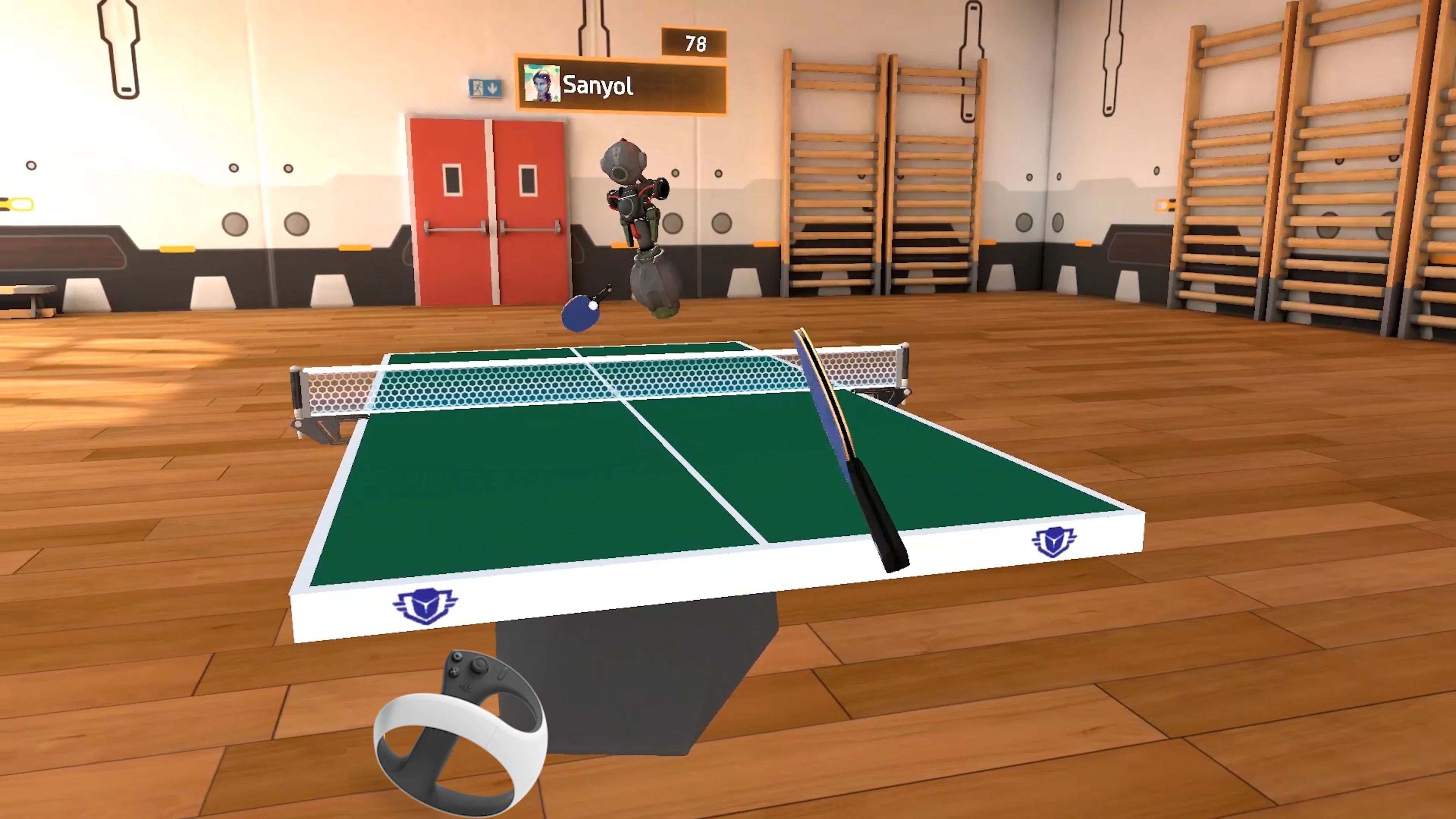Click the ping pong ball in flight
The height and width of the screenshot is (819, 1456).
pos(593,306)
